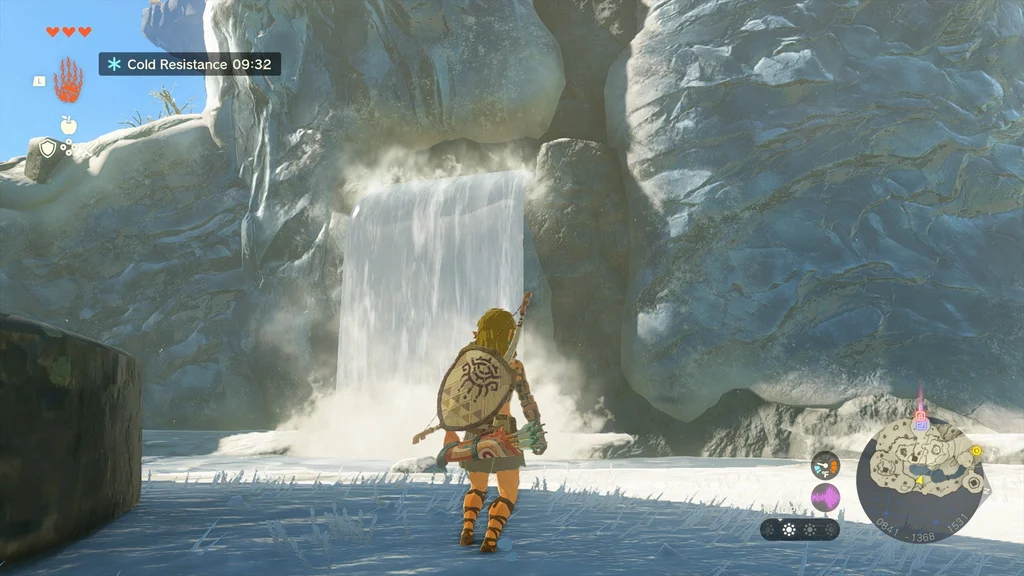The width and height of the screenshot is (1024, 576).
Task: Select the Ultrahand ability hand icon
Action: pyautogui.click(x=68, y=81)
